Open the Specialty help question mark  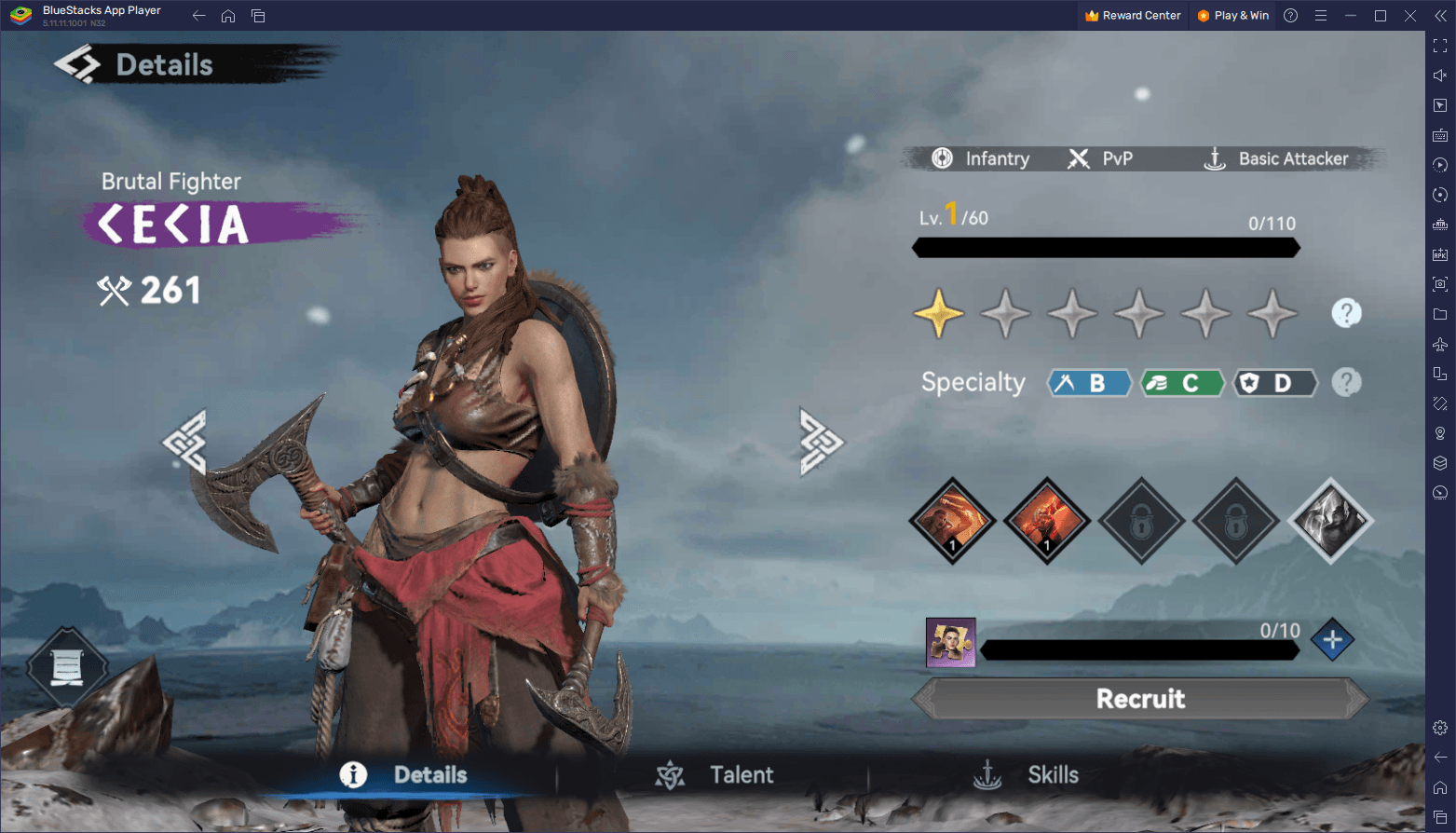coord(1346,382)
